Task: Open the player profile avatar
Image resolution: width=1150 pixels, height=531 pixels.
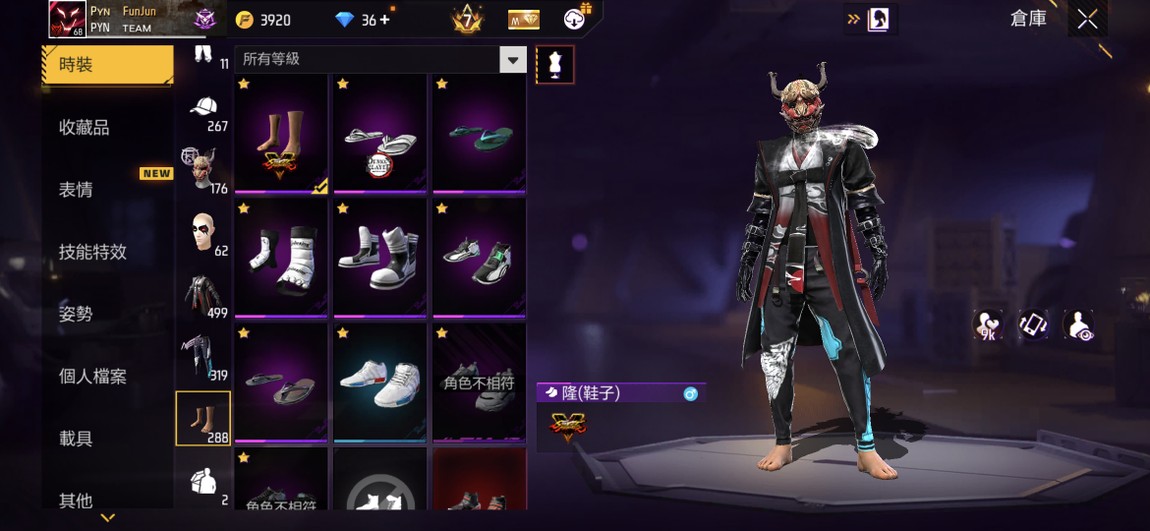Action: [67, 19]
